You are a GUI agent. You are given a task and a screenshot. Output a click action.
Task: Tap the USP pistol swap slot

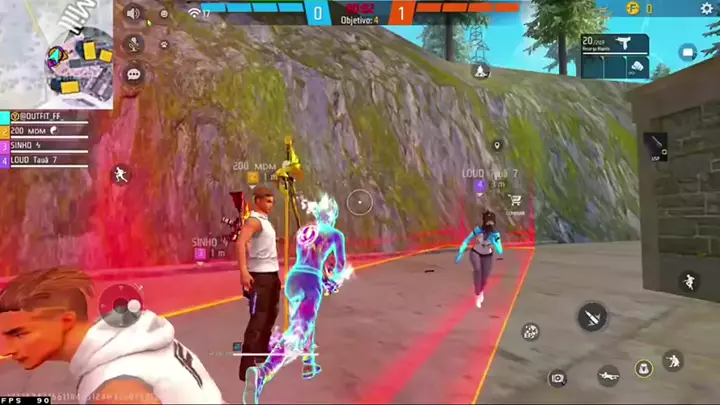[655, 147]
